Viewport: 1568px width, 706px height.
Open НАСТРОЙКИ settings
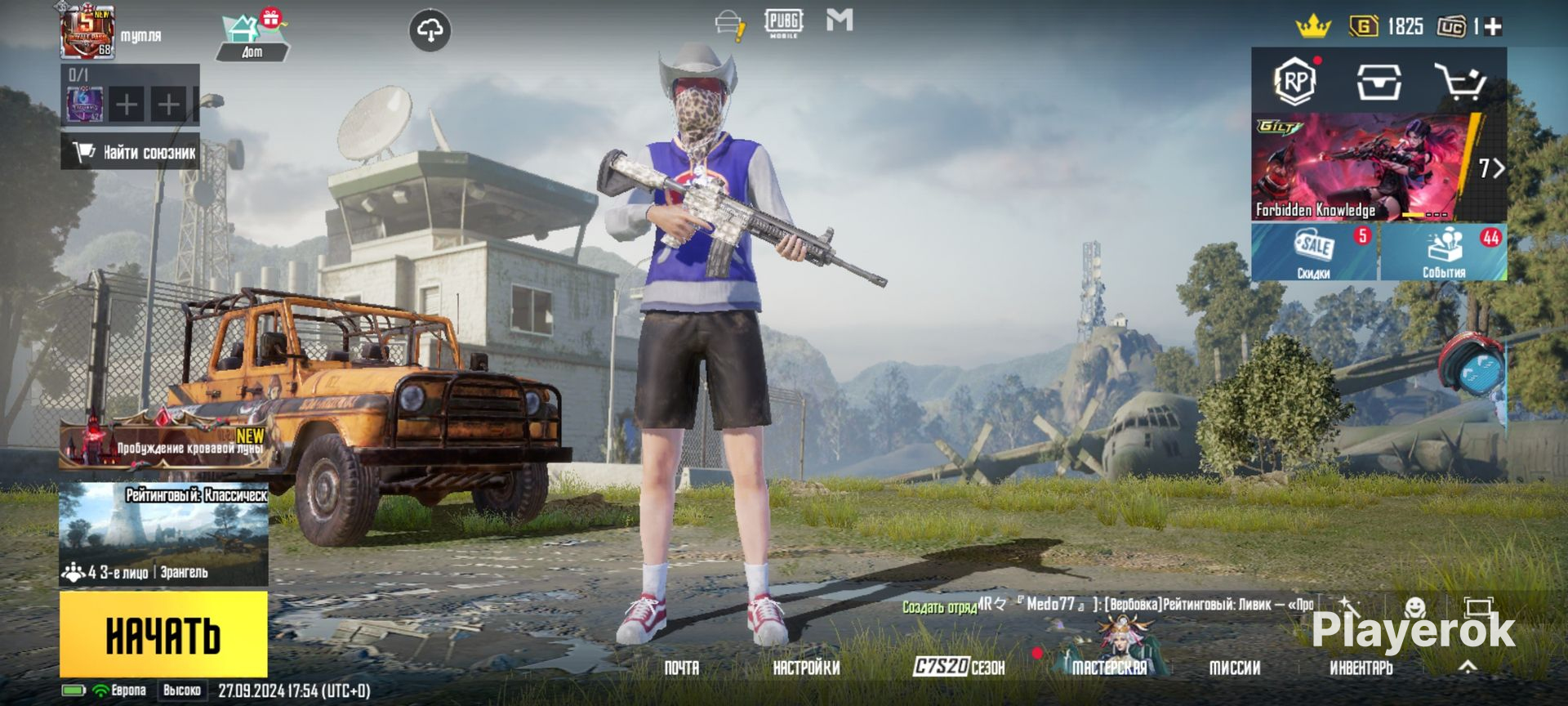pyautogui.click(x=806, y=668)
